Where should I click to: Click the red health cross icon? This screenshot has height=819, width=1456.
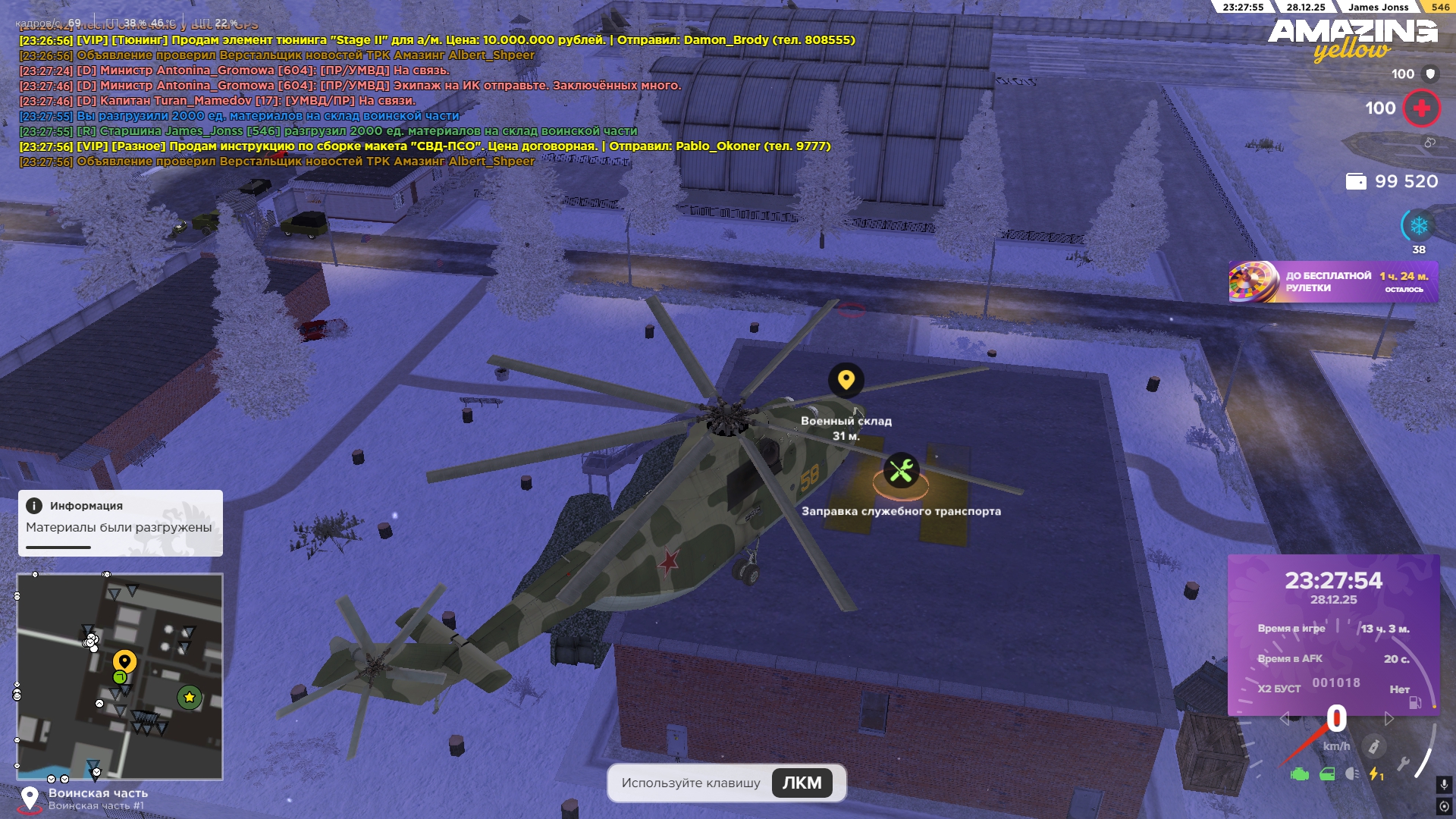[x=1421, y=108]
